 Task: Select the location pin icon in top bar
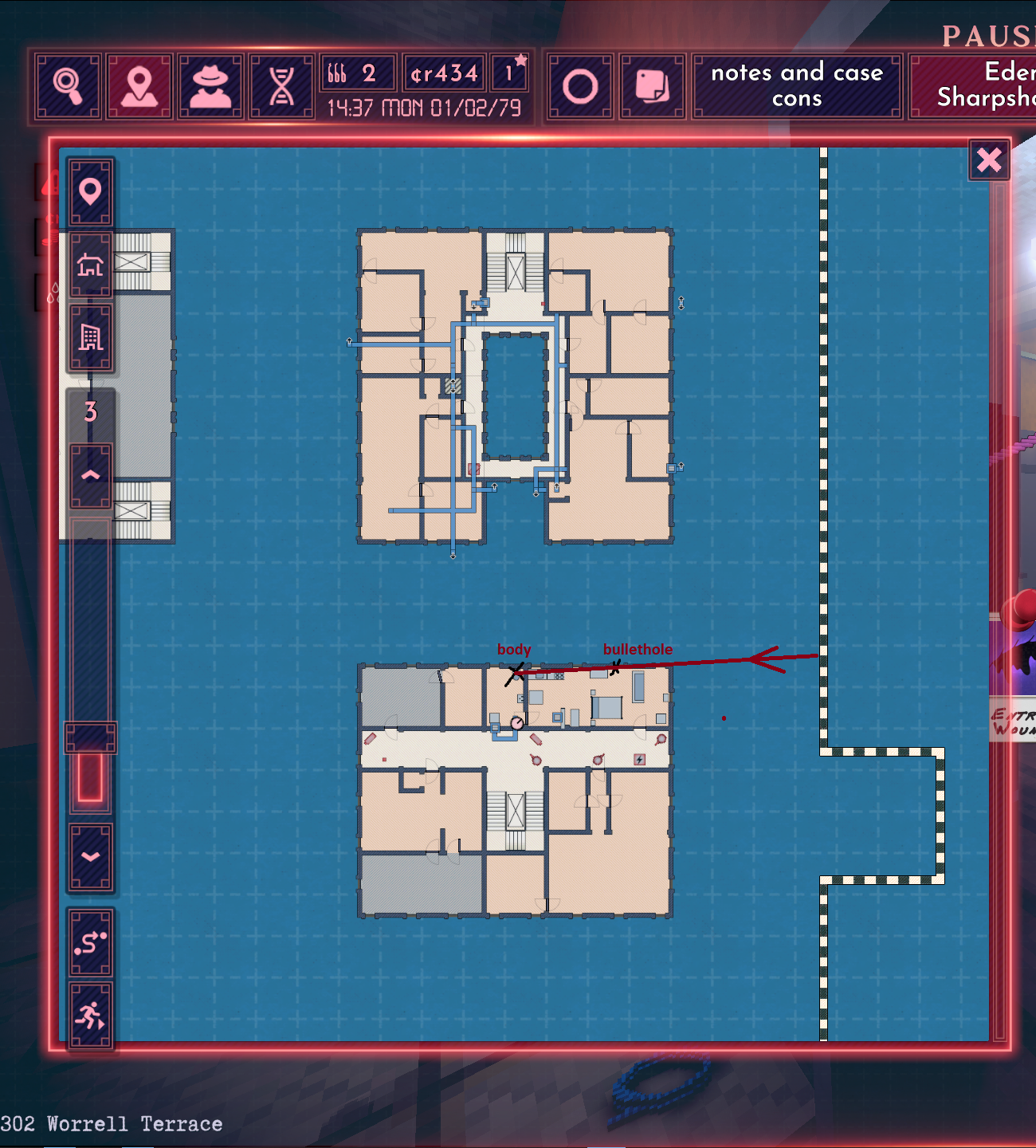140,85
